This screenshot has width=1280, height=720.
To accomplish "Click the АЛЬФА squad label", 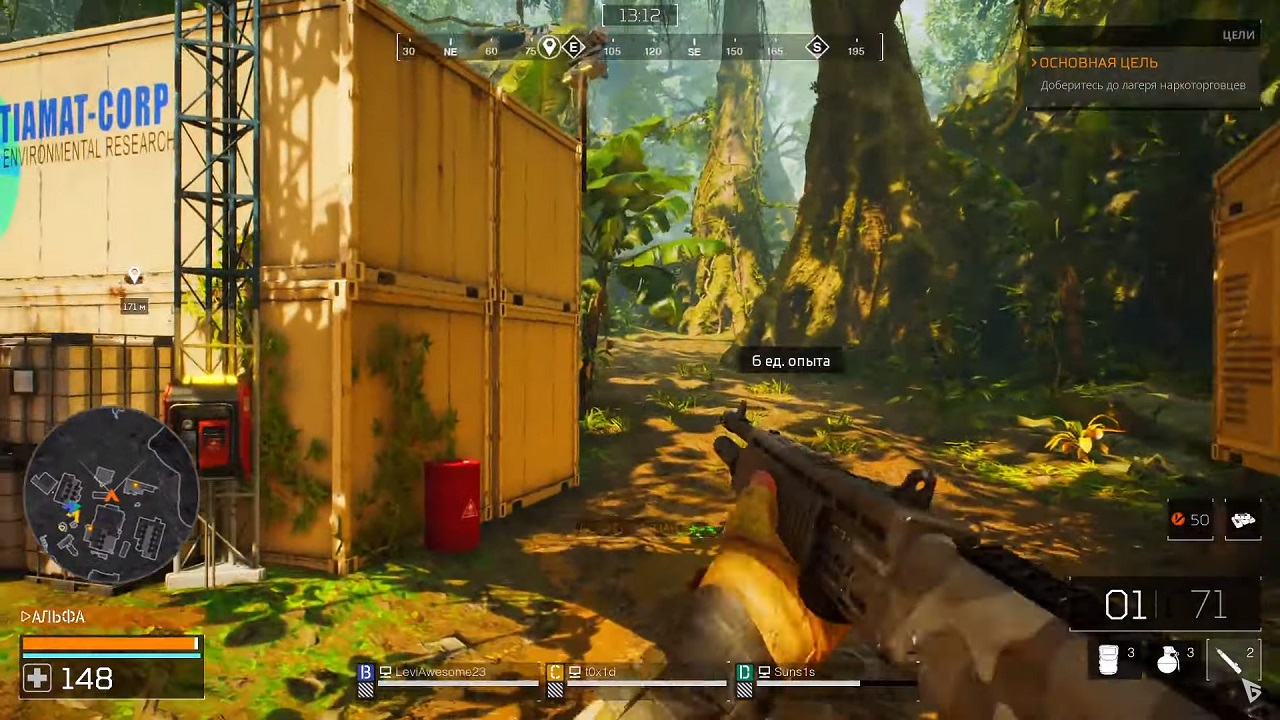I will coord(54,617).
